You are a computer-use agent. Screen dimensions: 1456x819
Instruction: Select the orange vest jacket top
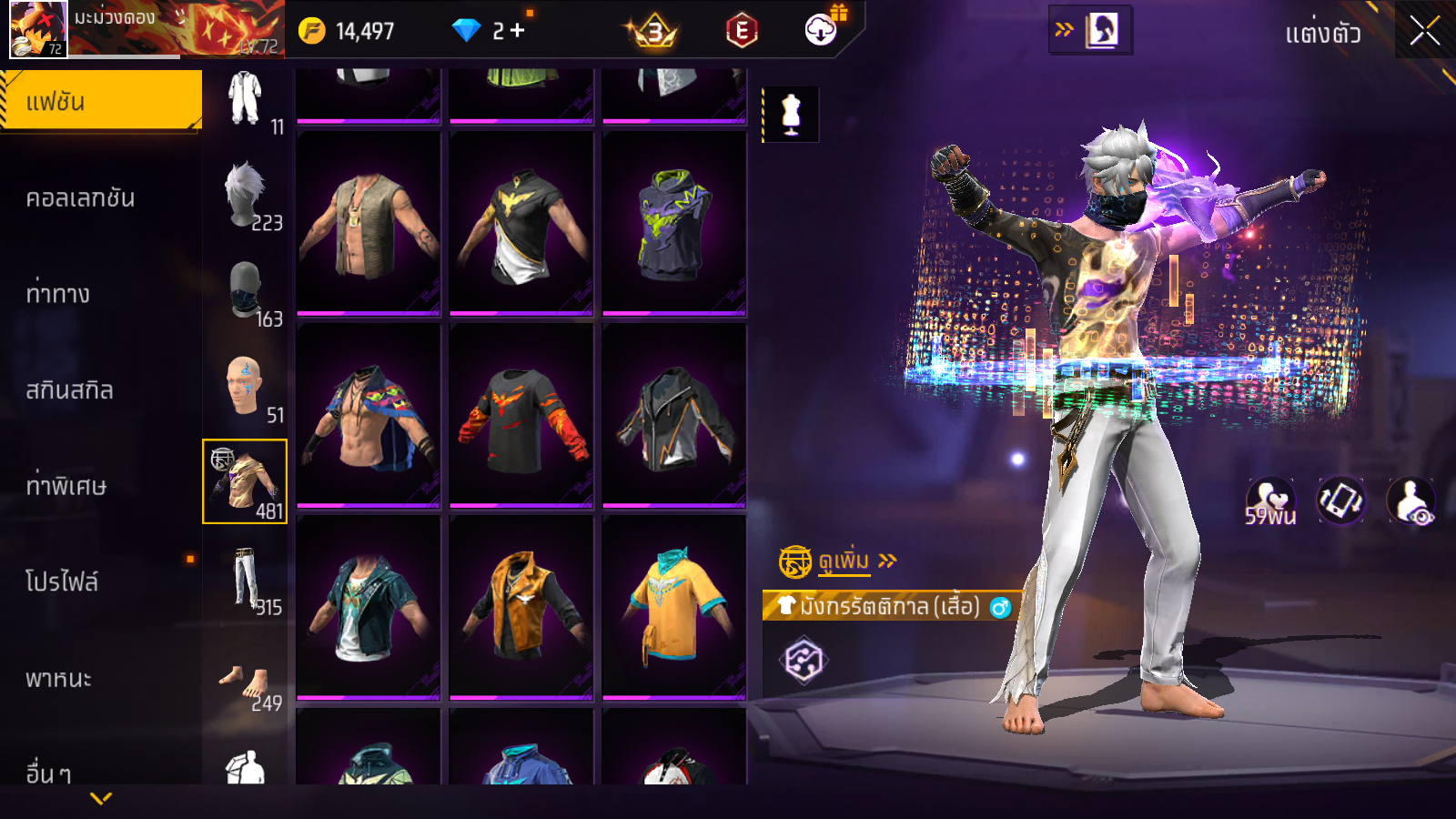(x=521, y=607)
